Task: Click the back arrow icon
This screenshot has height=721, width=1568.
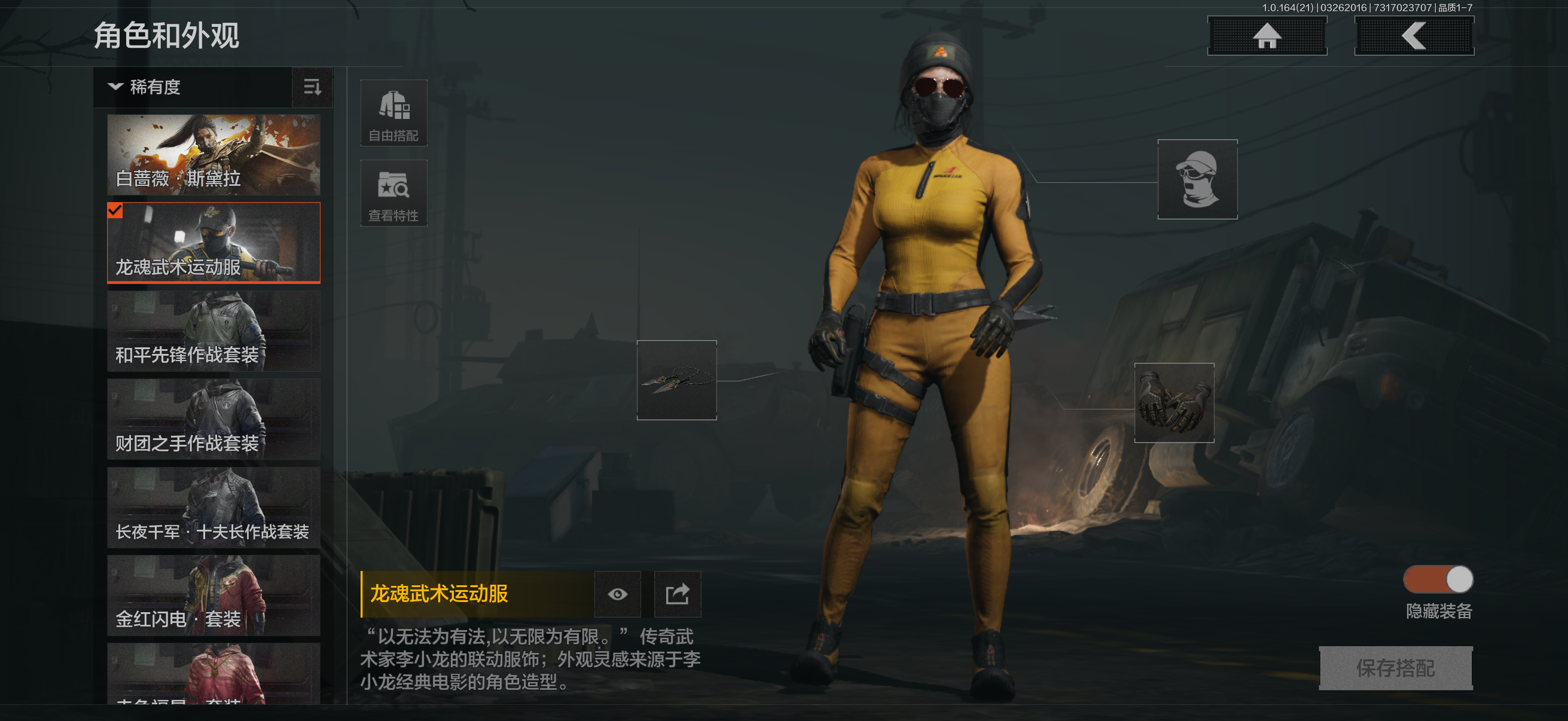Action: click(x=1414, y=35)
